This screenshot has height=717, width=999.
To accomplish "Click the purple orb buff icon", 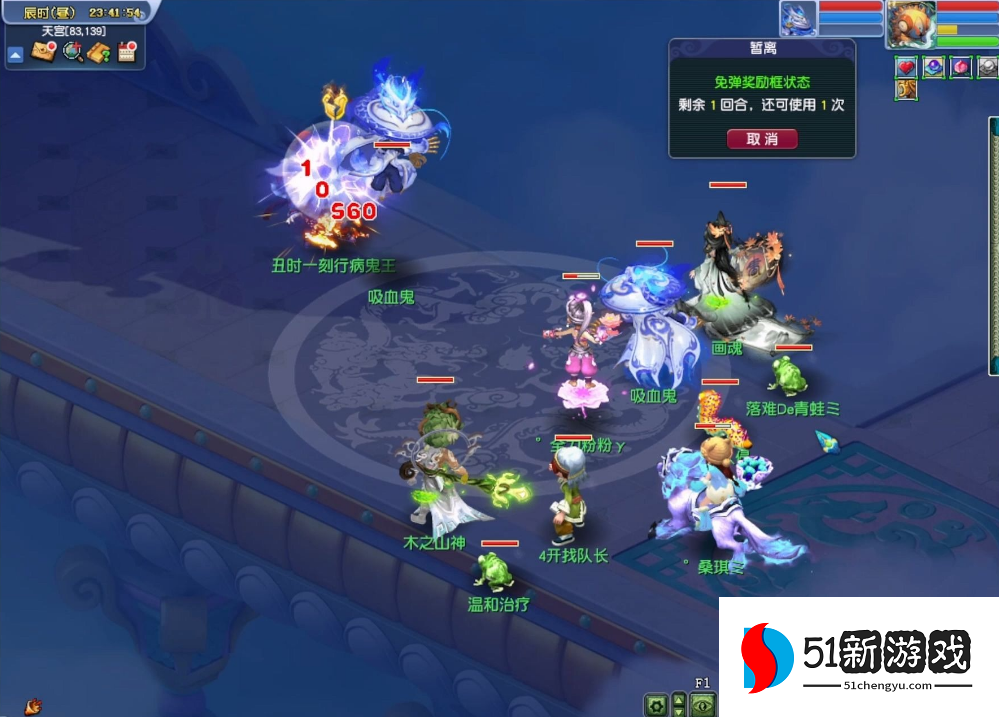I will (933, 68).
